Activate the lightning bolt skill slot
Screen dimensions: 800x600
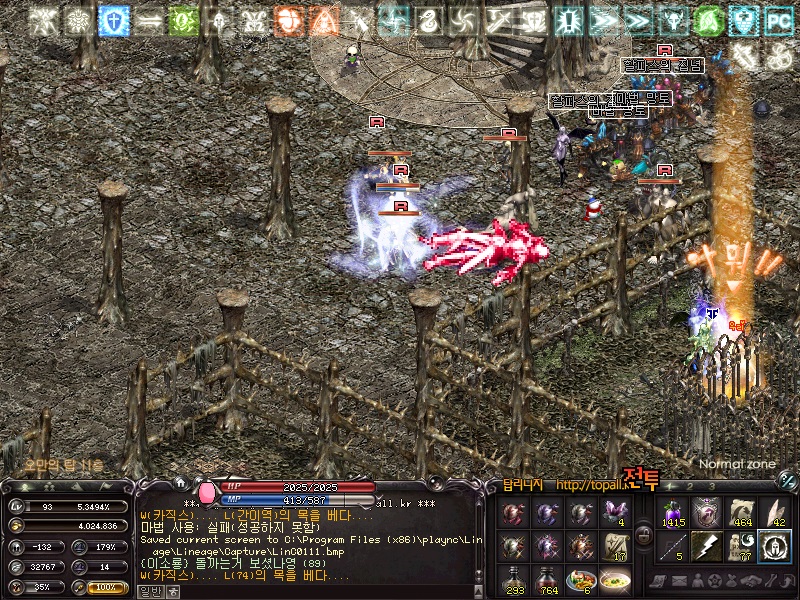click(706, 547)
